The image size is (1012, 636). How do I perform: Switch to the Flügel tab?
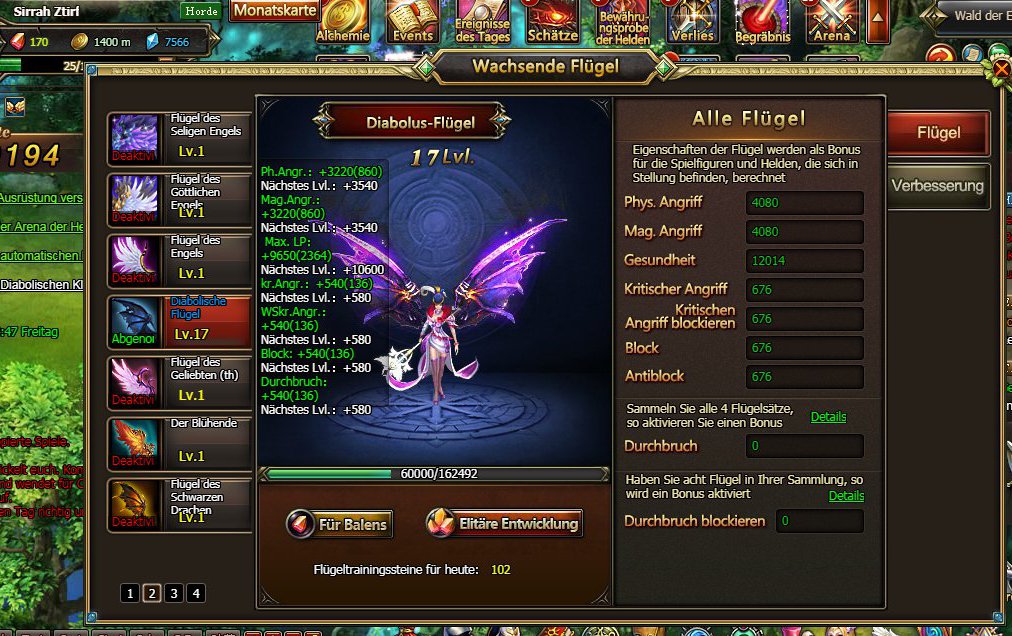(x=937, y=133)
